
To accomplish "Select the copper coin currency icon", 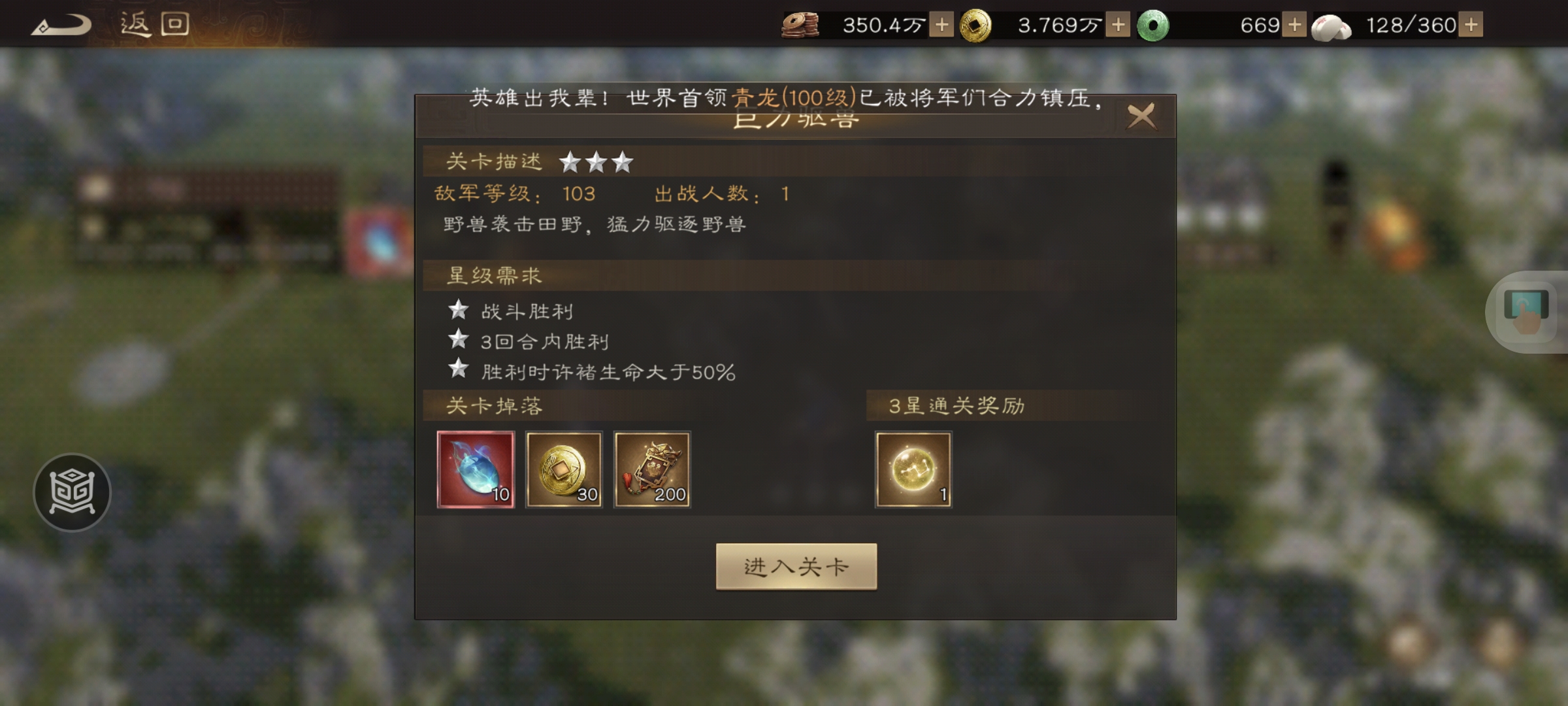I will click(x=802, y=25).
